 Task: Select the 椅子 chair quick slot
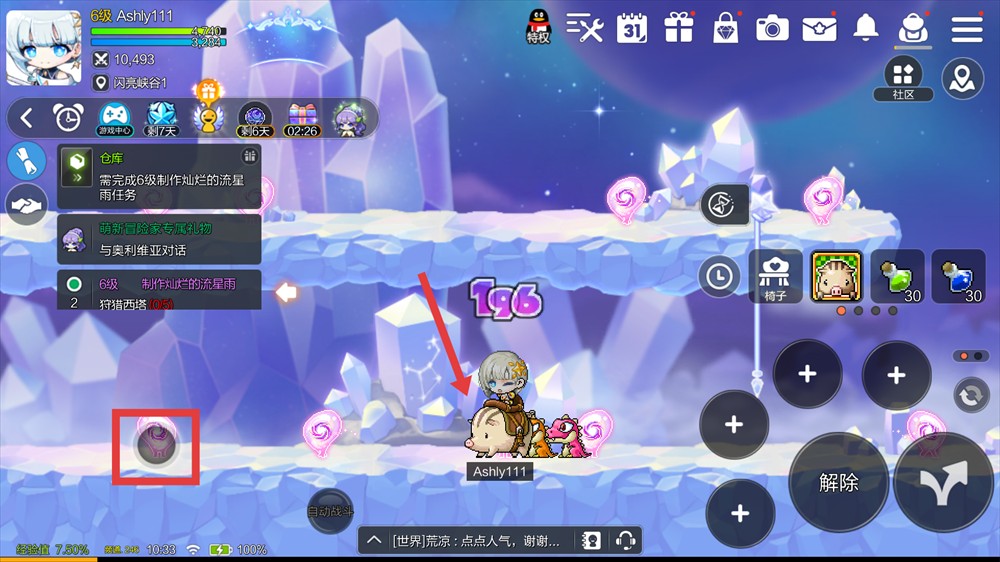coord(775,276)
